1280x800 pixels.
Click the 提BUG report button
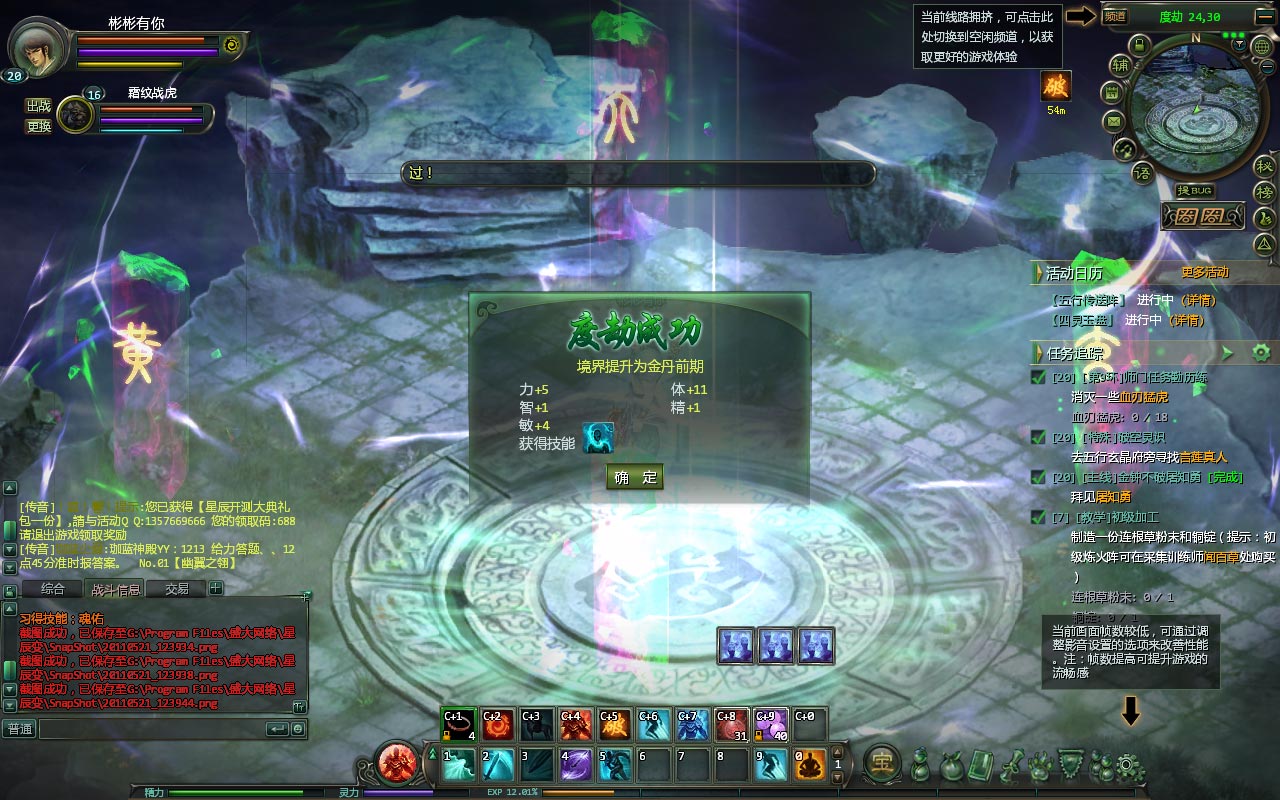1195,190
